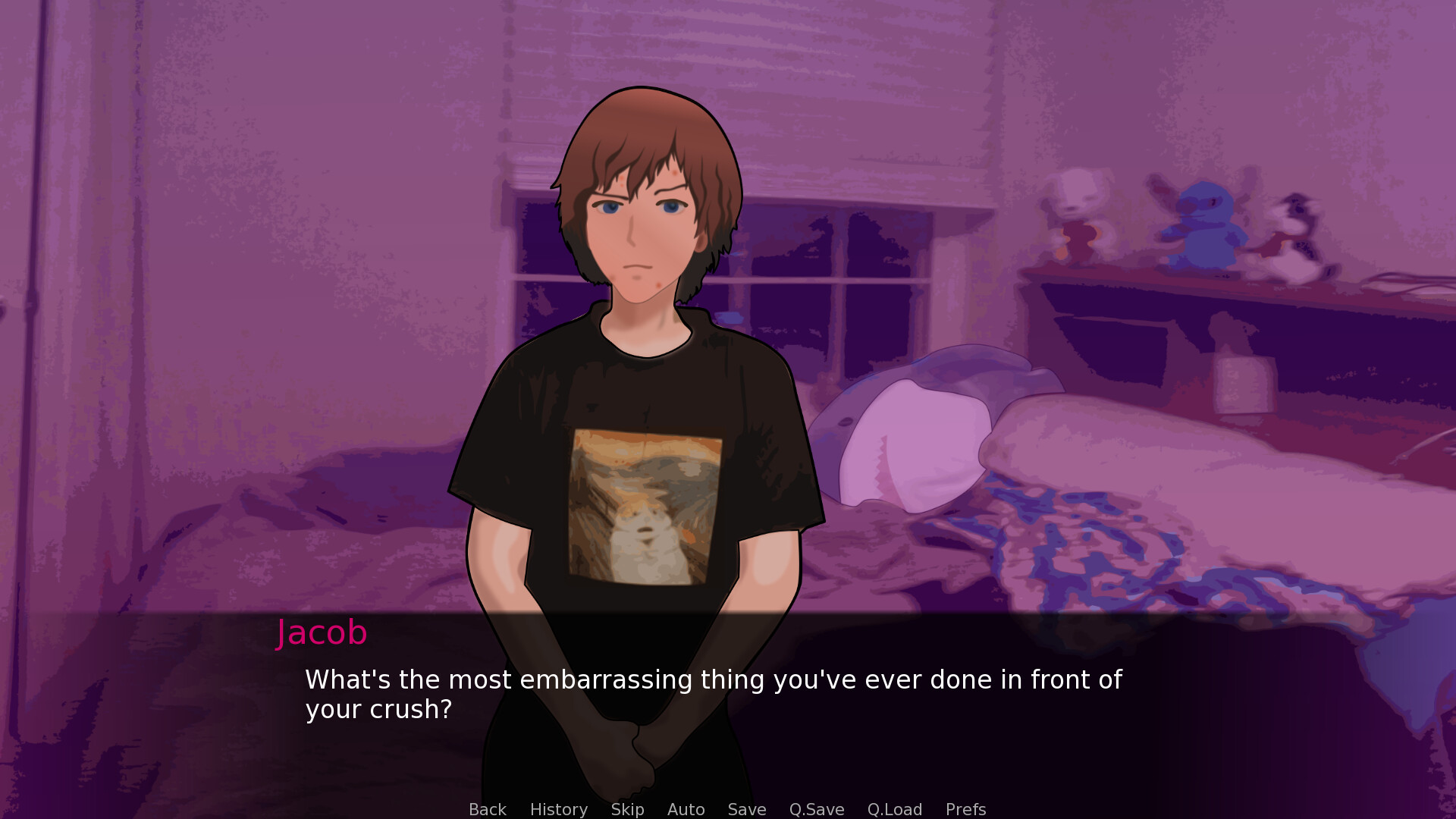Click the Auto label in the quick menu
This screenshot has width=1456, height=819.
click(x=685, y=809)
